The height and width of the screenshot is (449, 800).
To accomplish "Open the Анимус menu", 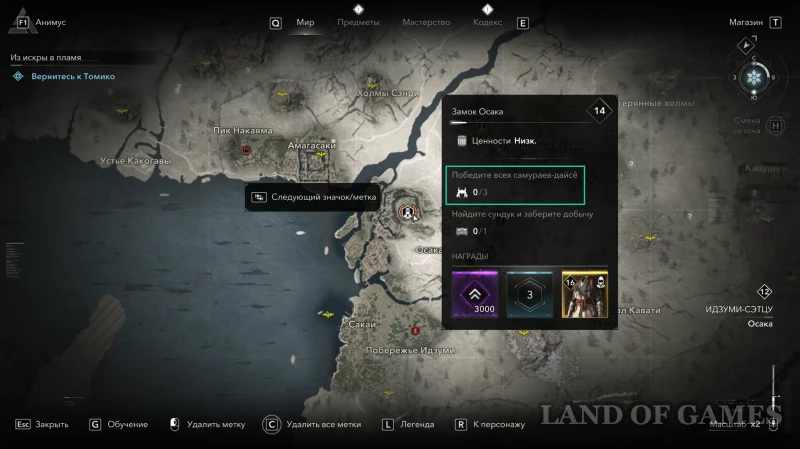I will (x=52, y=21).
